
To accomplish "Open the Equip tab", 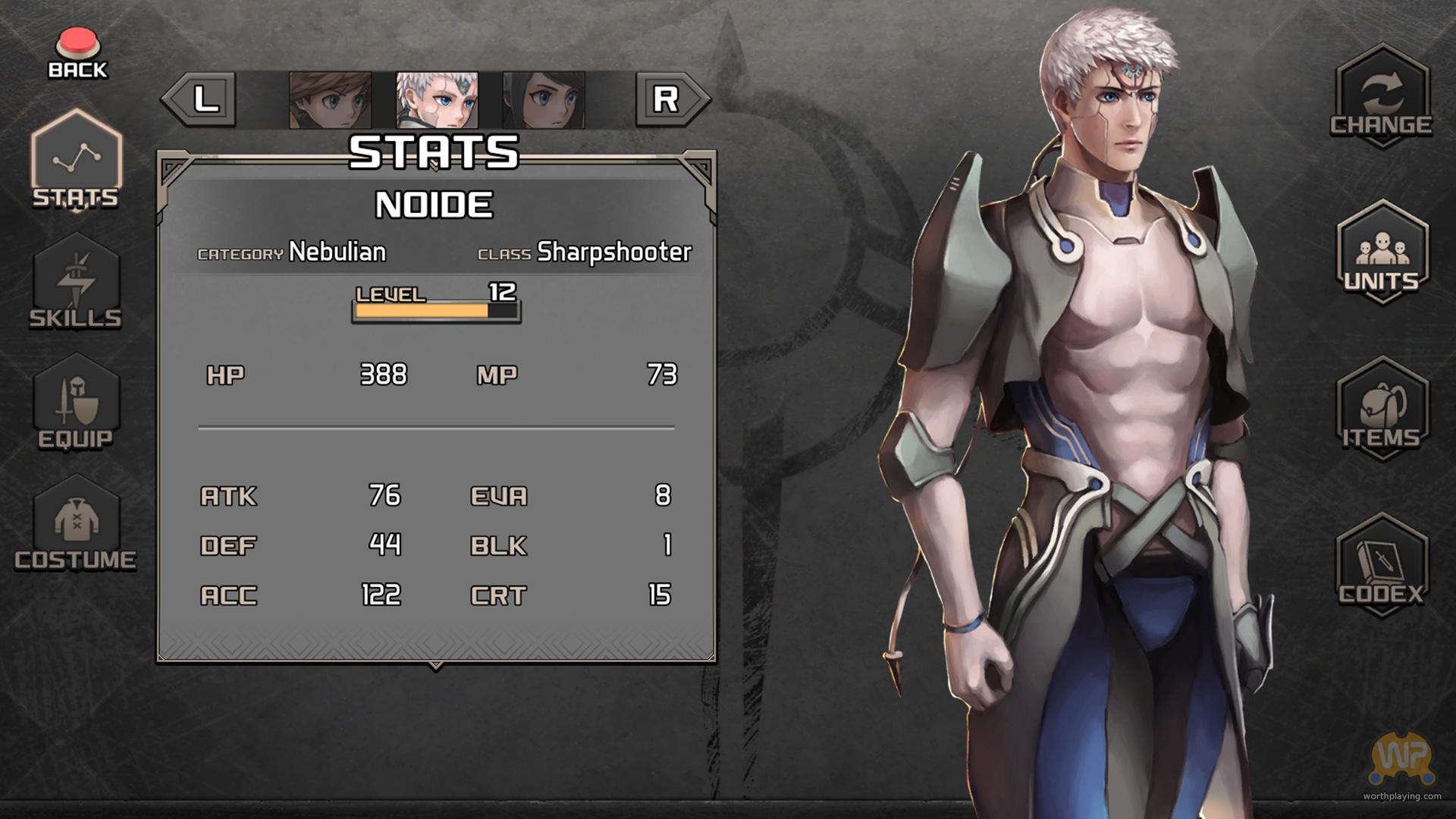I will [x=76, y=403].
